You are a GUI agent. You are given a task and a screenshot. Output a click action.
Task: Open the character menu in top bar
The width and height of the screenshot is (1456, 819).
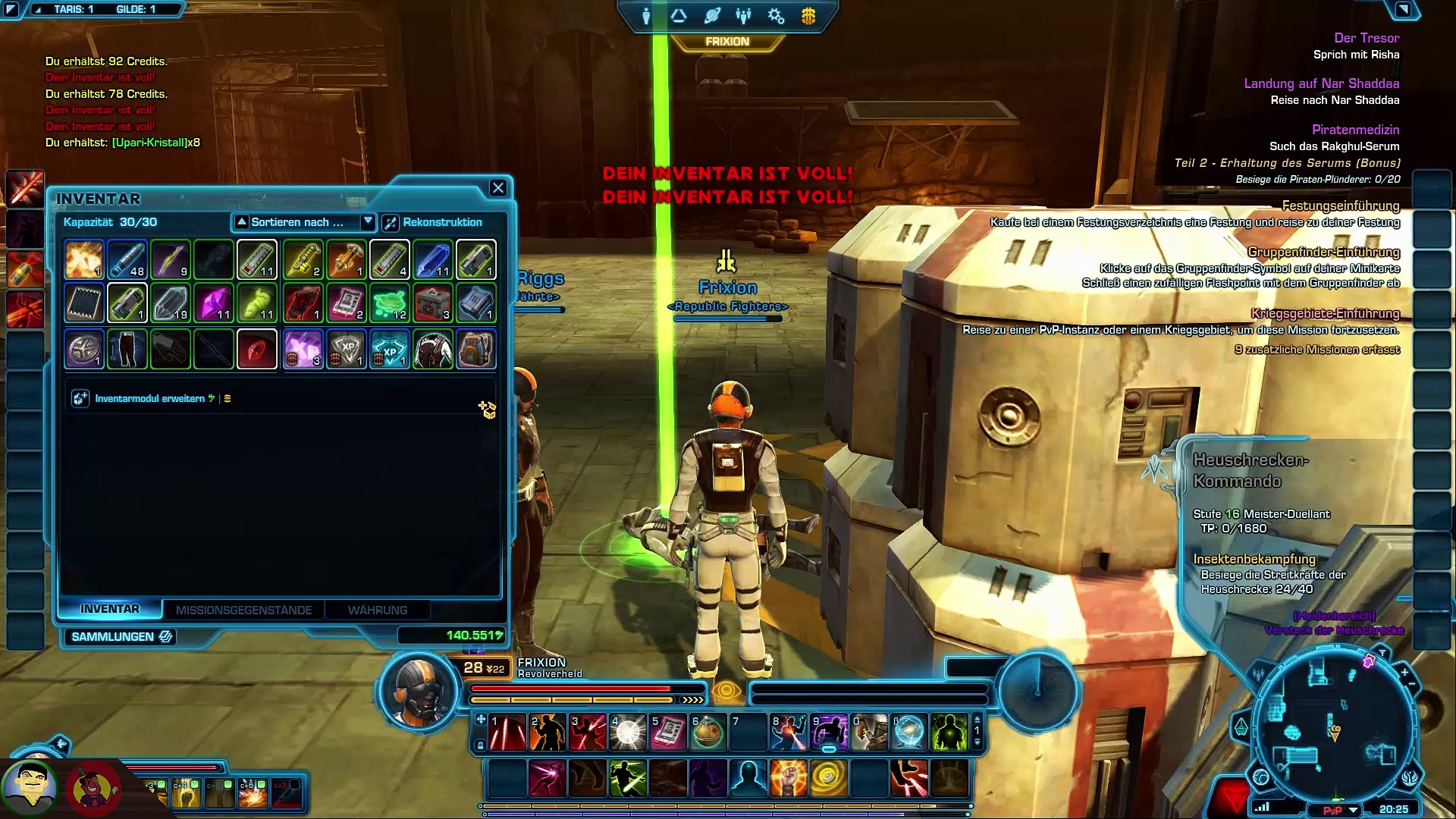[x=646, y=16]
